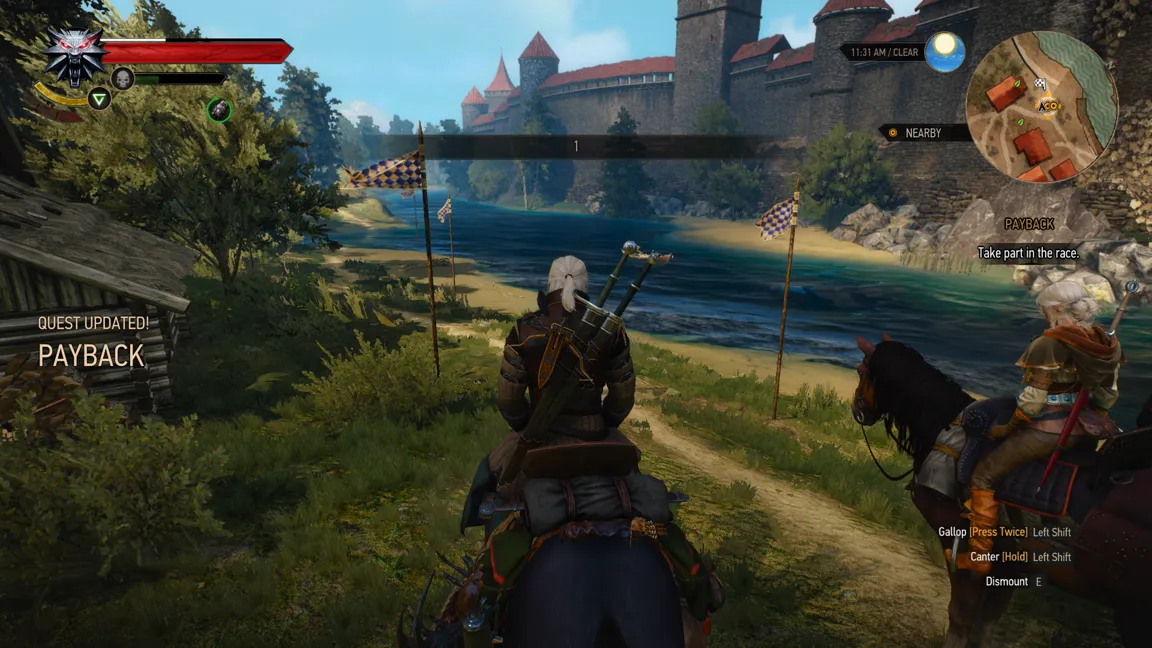Click the green-ringed active buff icon
This screenshot has width=1152, height=648.
220,110
